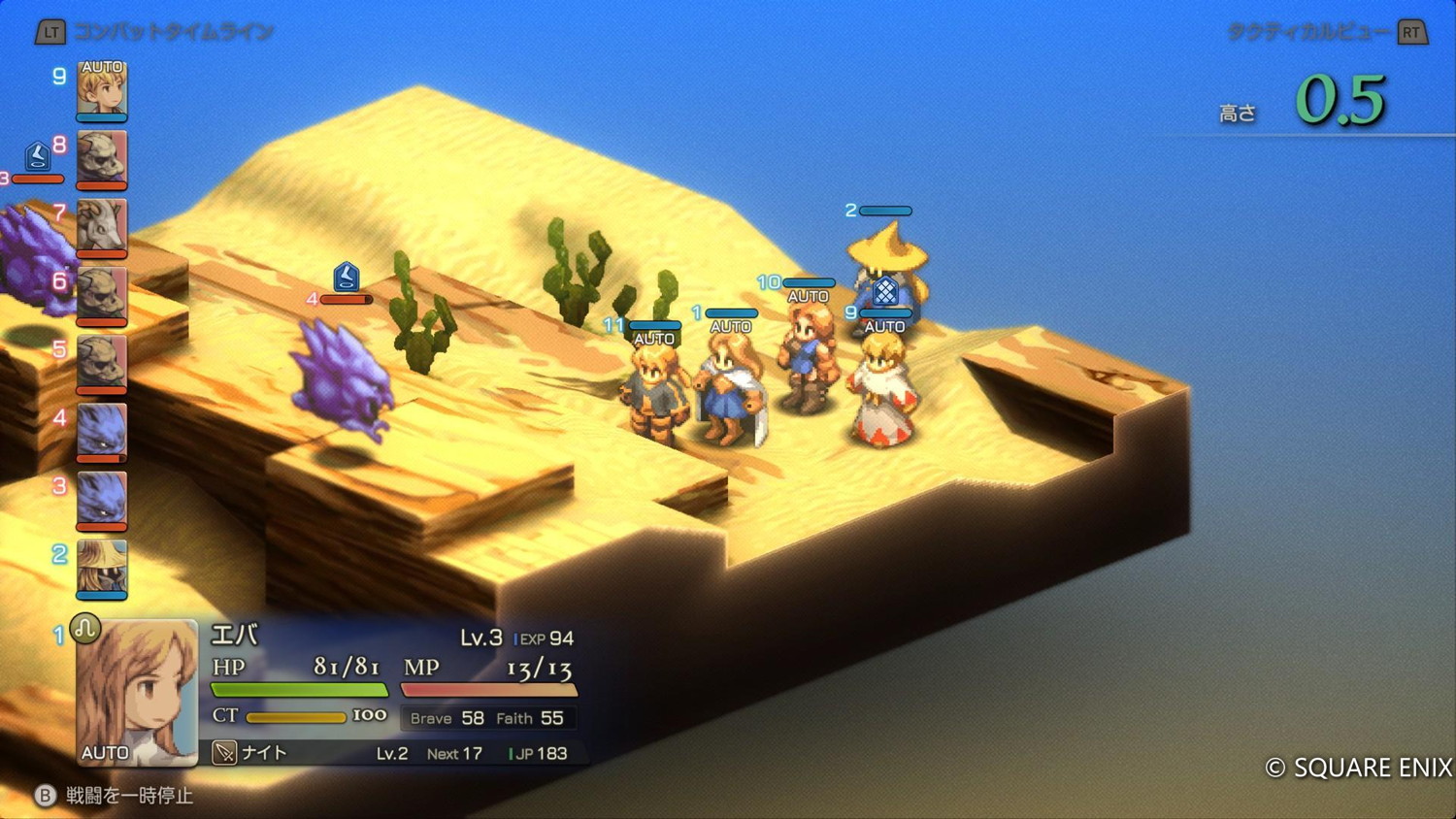Screen dimensions: 1456x819
Task: Choose the turn 3 blue monster portrait
Action: 102,499
